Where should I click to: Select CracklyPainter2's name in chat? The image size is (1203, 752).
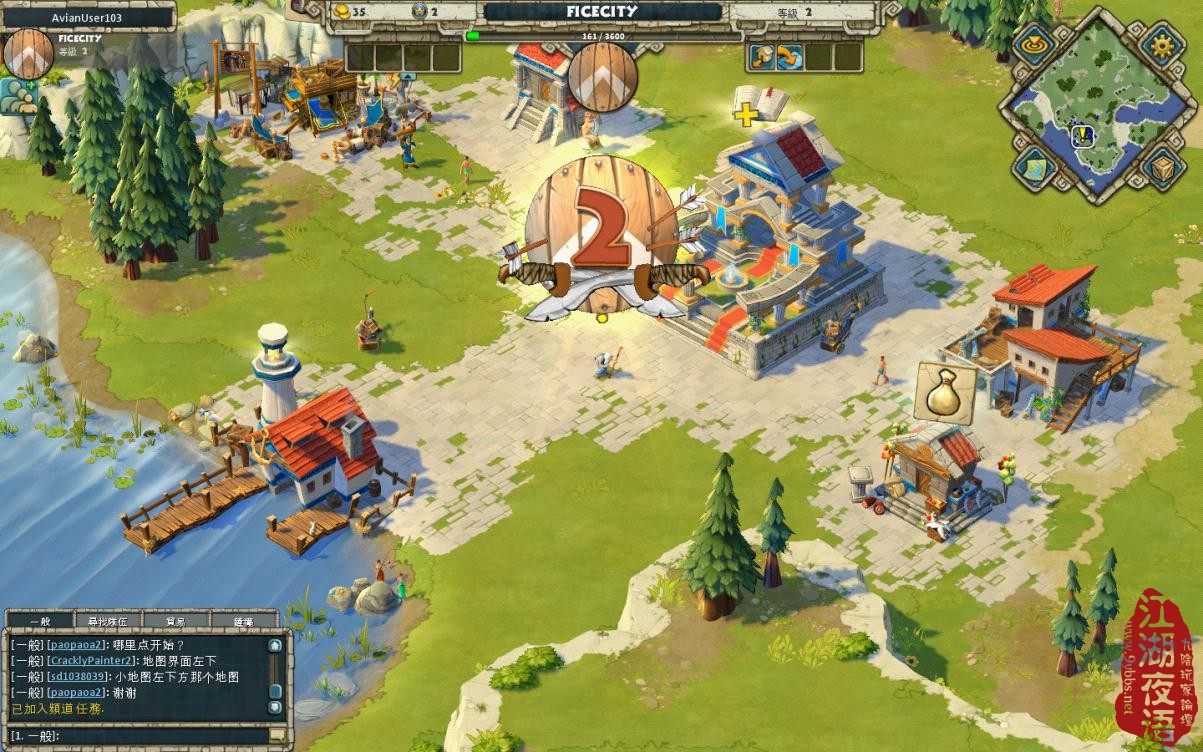click(92, 661)
